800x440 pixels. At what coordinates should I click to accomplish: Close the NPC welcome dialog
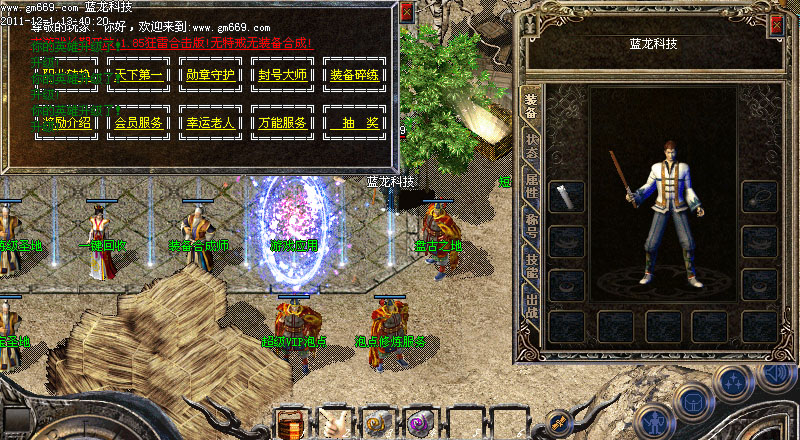coord(406,13)
